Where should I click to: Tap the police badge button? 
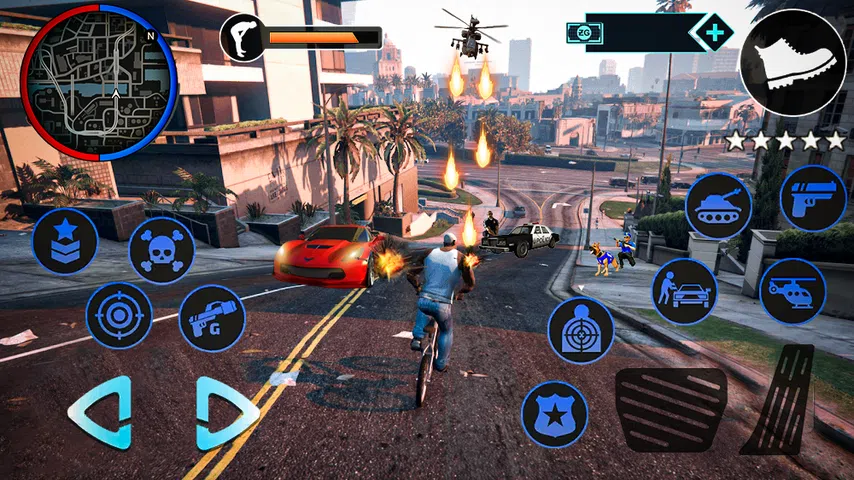(554, 414)
